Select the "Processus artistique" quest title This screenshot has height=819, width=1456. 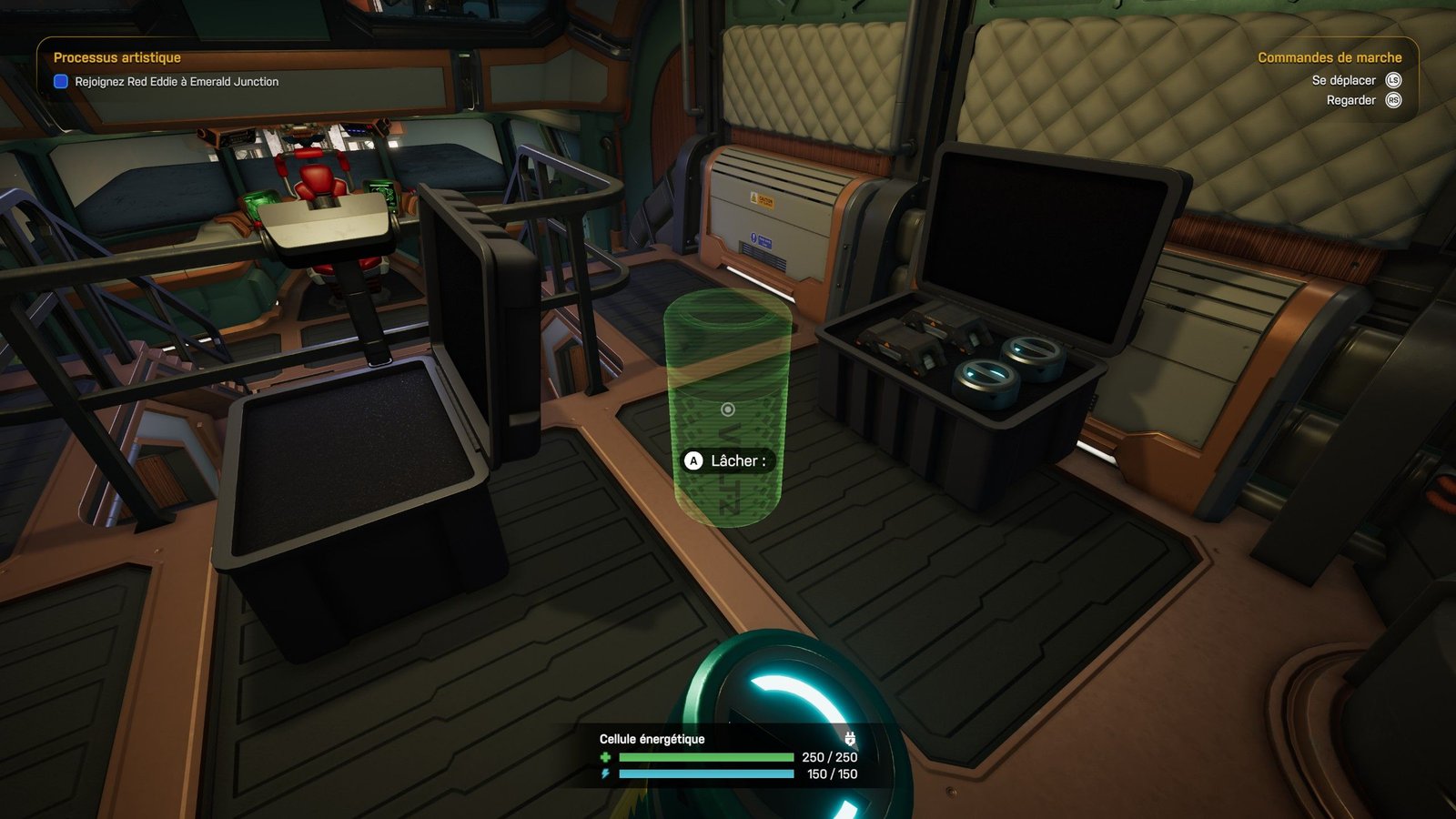(116, 57)
